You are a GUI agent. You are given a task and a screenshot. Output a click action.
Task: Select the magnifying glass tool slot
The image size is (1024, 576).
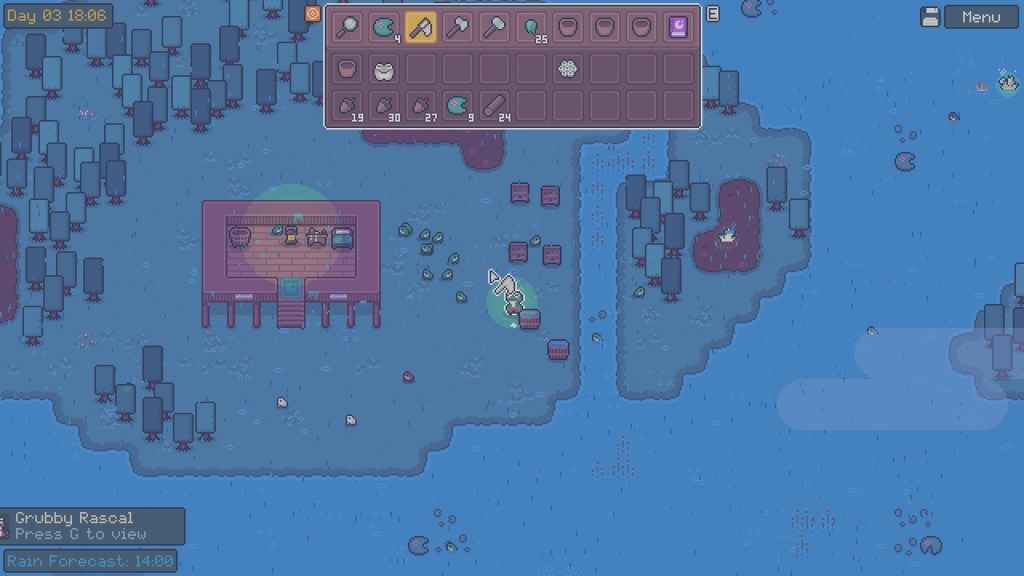pyautogui.click(x=347, y=28)
